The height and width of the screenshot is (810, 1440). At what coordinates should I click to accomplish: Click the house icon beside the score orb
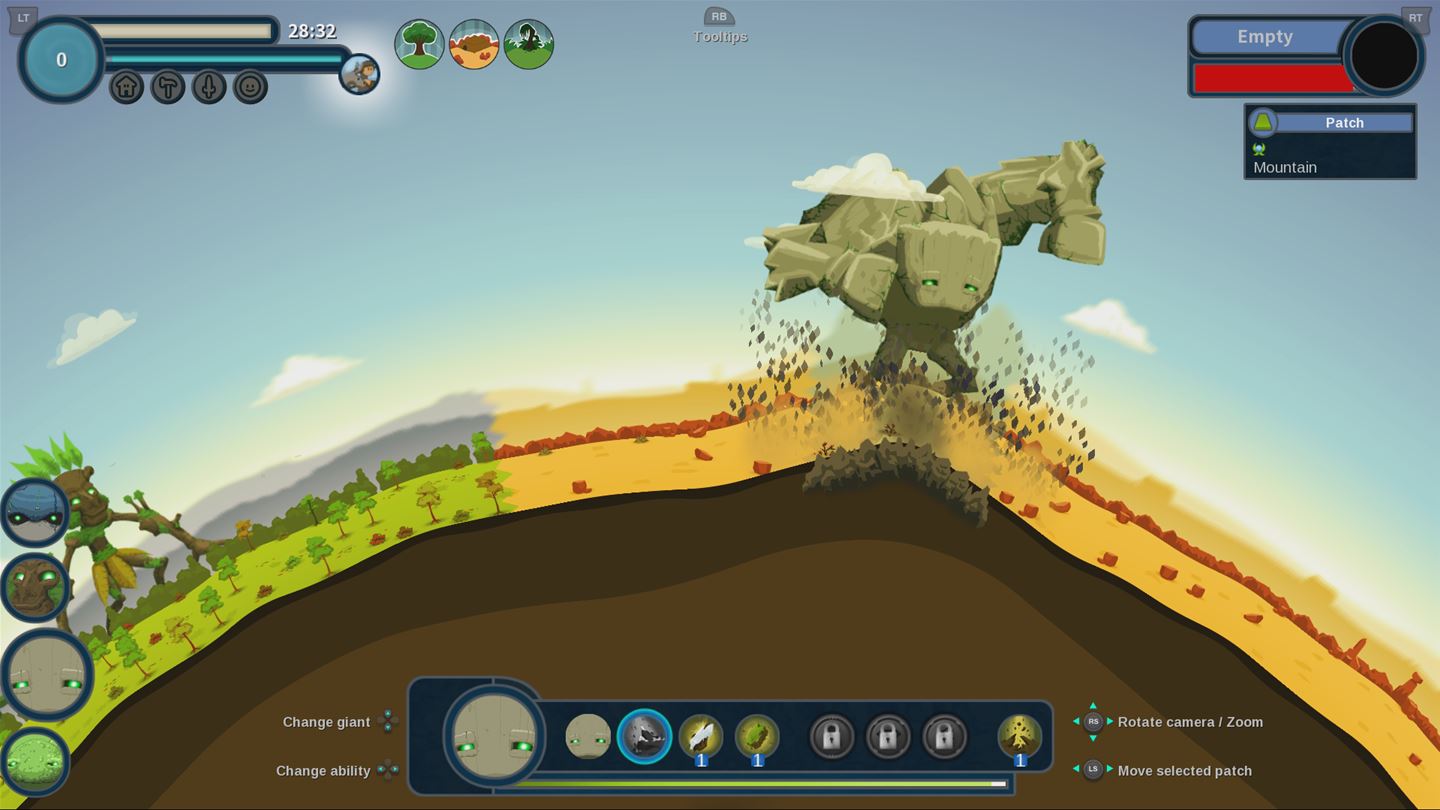tap(128, 88)
